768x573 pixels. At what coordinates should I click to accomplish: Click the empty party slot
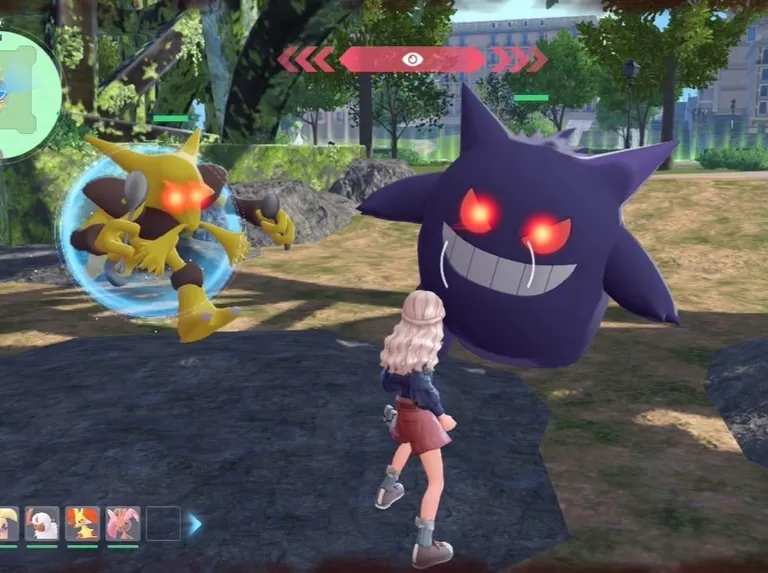point(163,524)
